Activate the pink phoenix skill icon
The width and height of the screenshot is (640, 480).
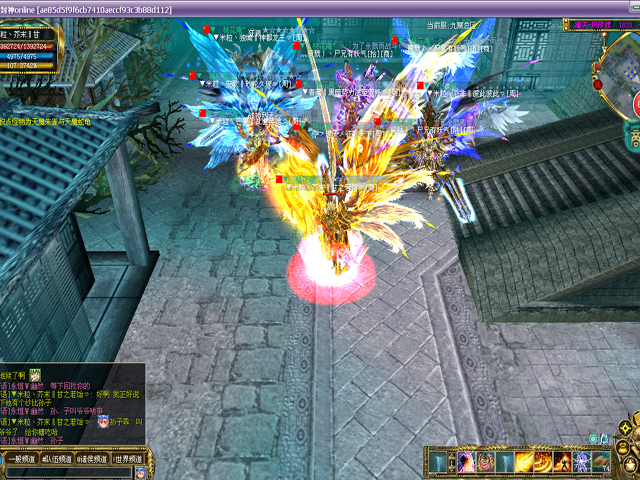coord(465,462)
